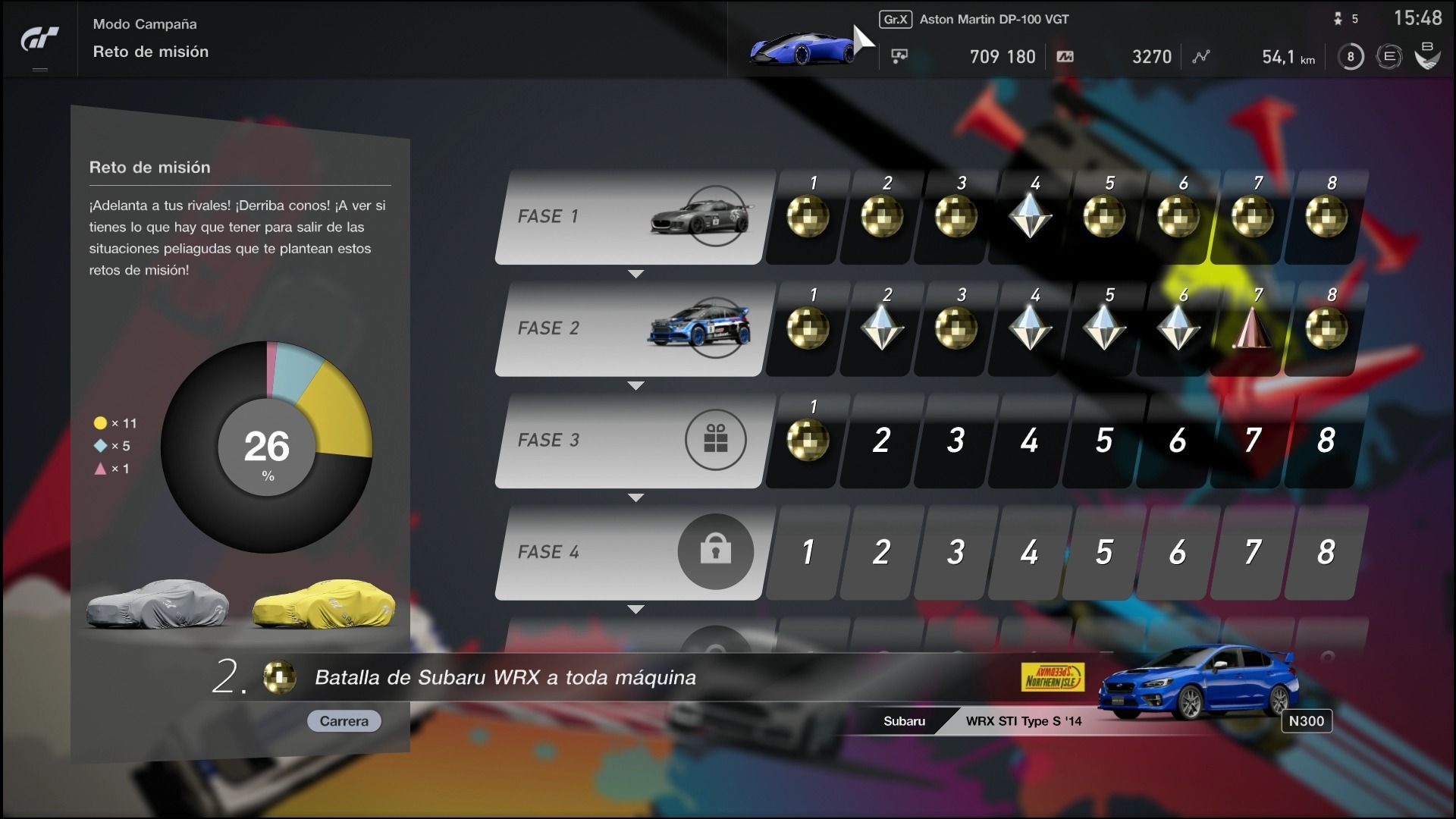The width and height of the screenshot is (1456, 819).
Task: Select Fase 1 mission 1 gold trophy
Action: (x=807, y=217)
